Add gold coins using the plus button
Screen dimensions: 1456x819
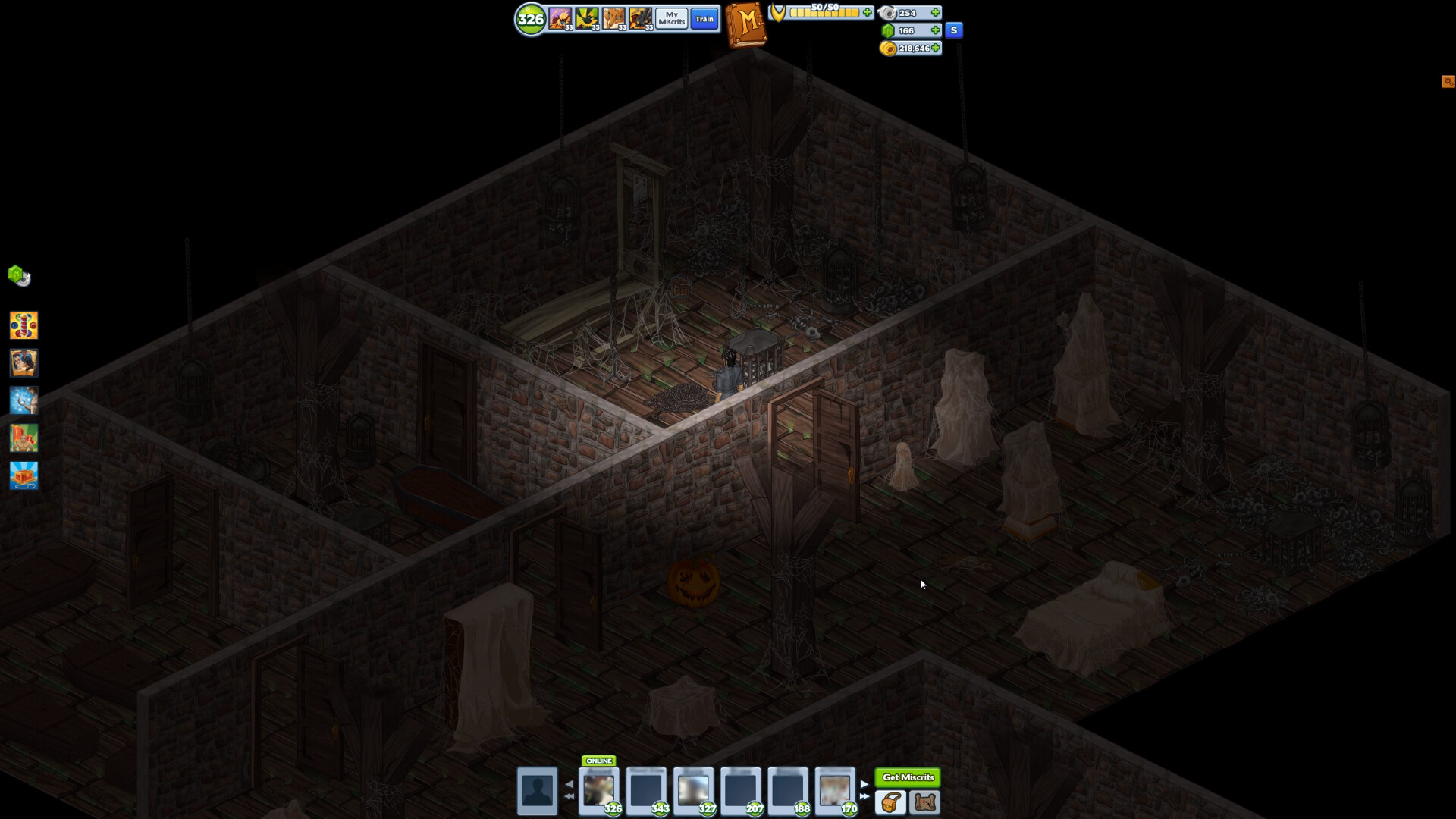click(937, 48)
